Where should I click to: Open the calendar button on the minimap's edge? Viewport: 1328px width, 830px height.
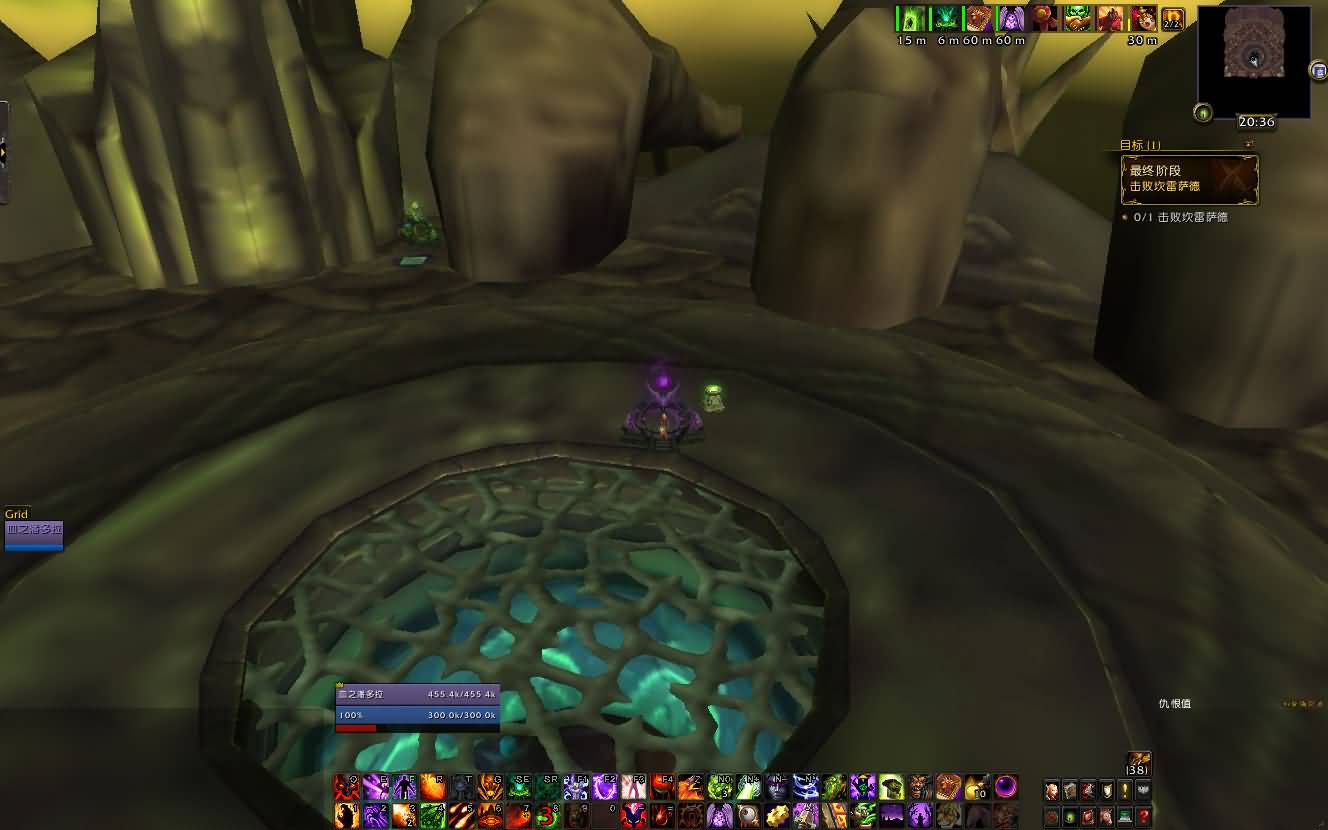coord(1318,70)
